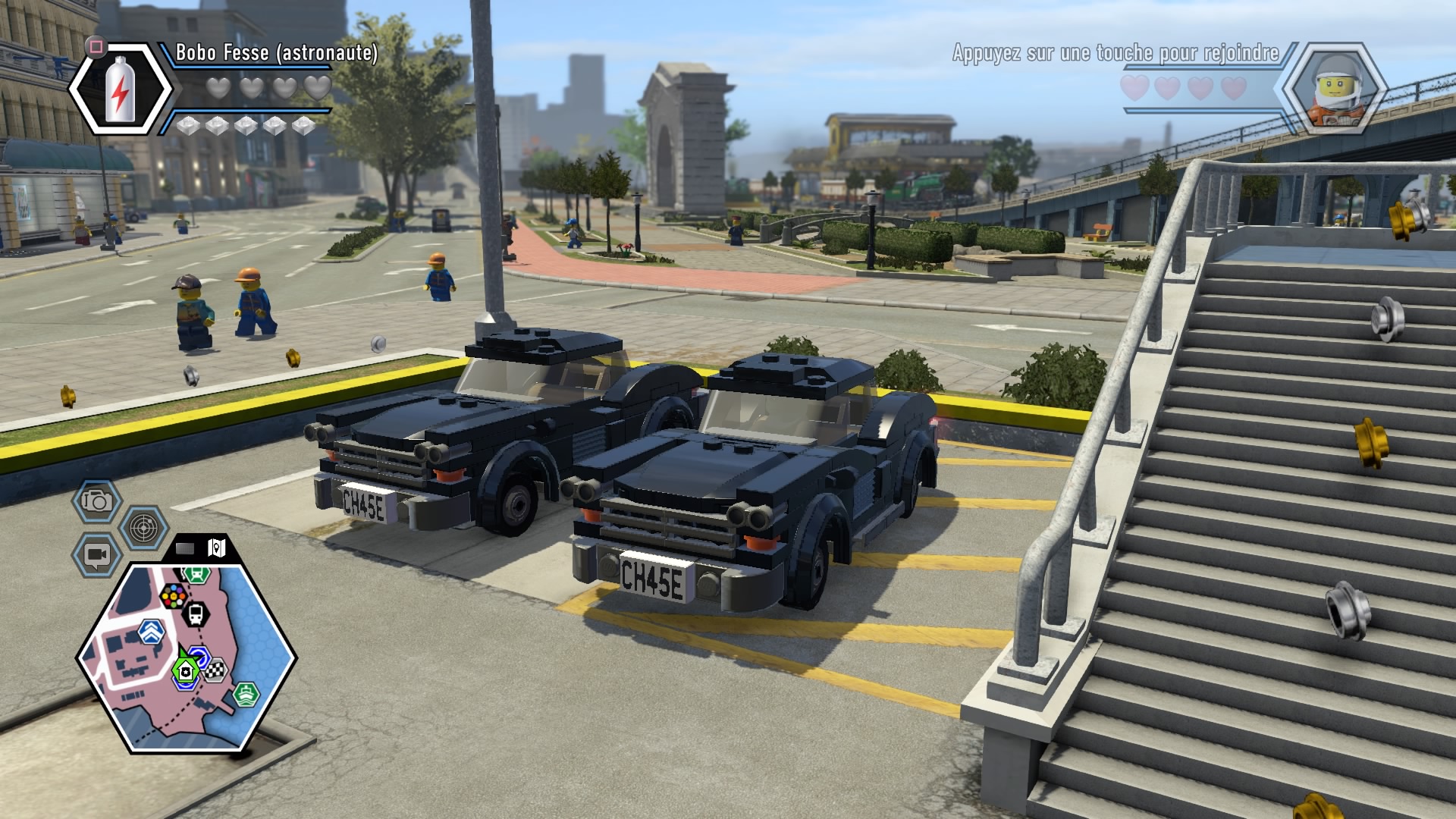Screen dimensions: 1456x819
Task: Select the black train station marker
Action: (x=196, y=613)
